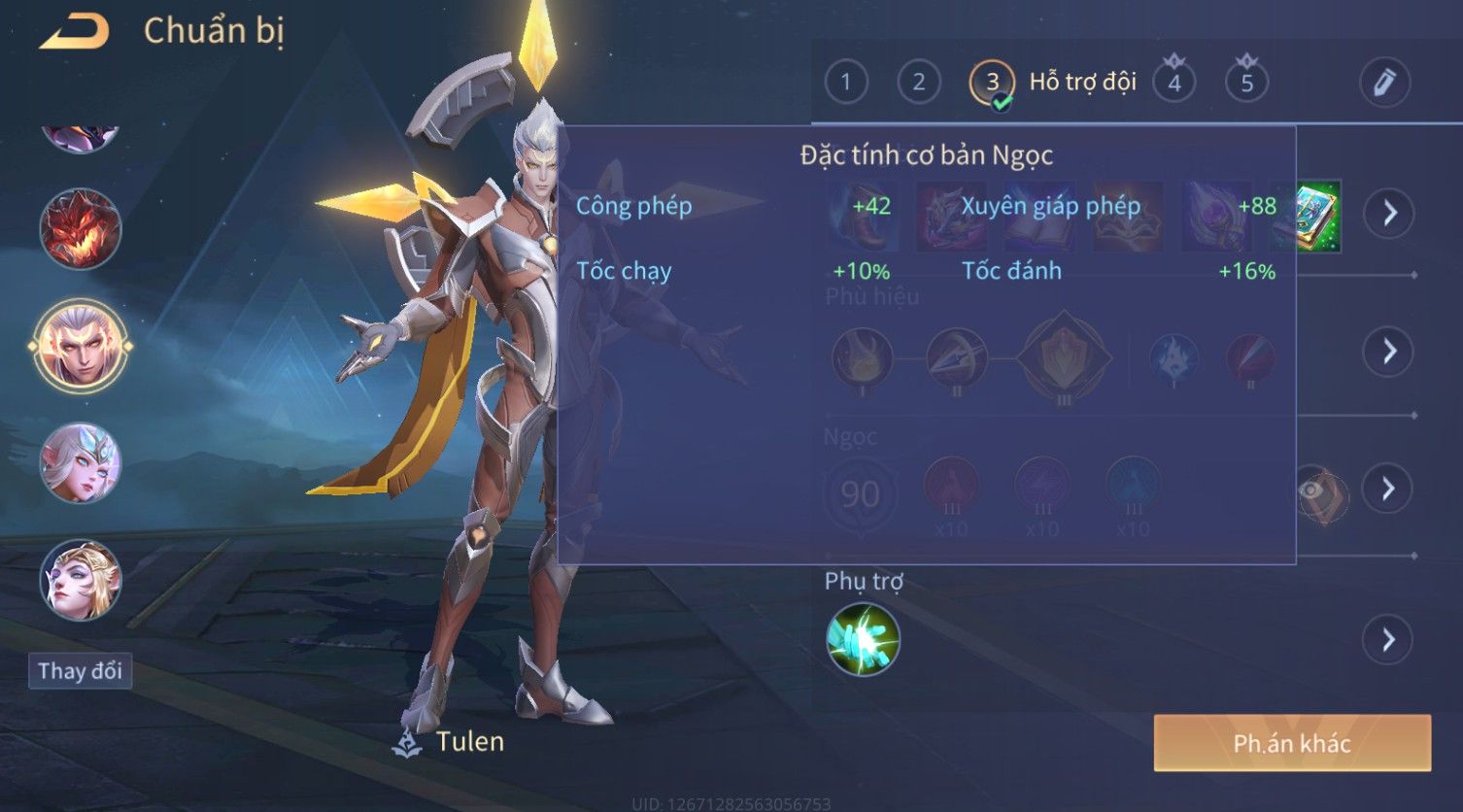The height and width of the screenshot is (812, 1463).
Task: Switch to loadout preset 4
Action: click(x=1174, y=83)
